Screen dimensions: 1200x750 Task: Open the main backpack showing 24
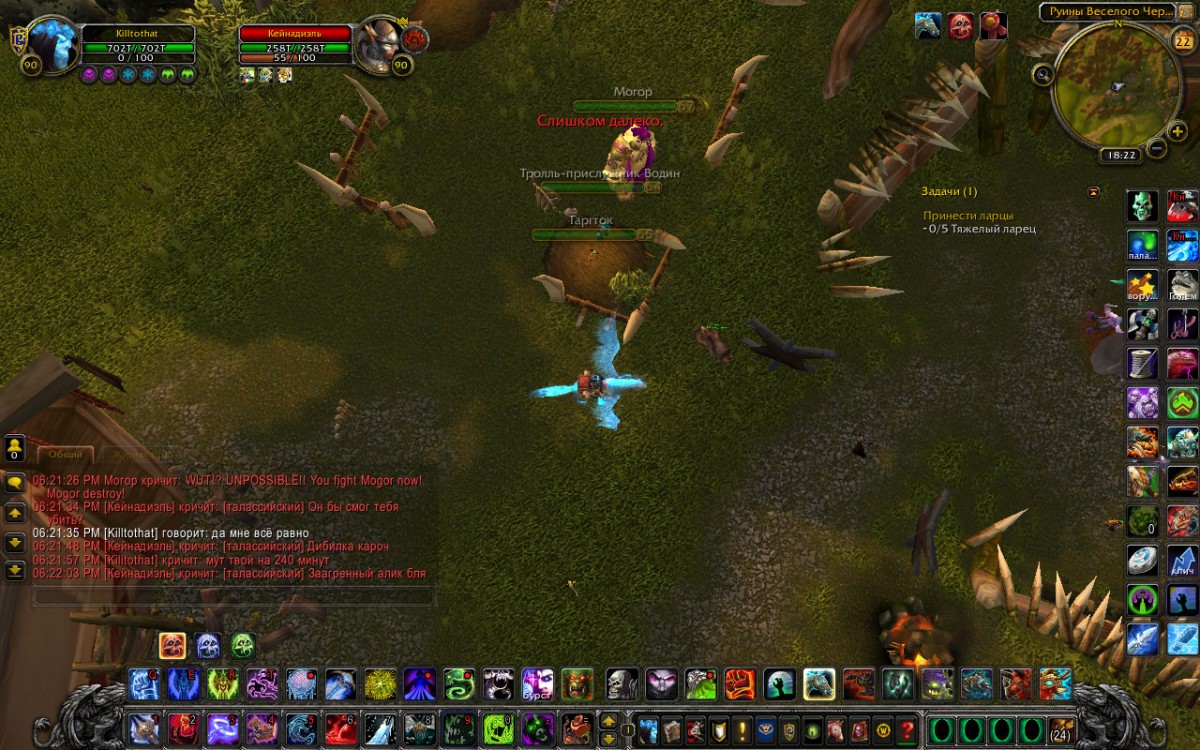click(1062, 727)
